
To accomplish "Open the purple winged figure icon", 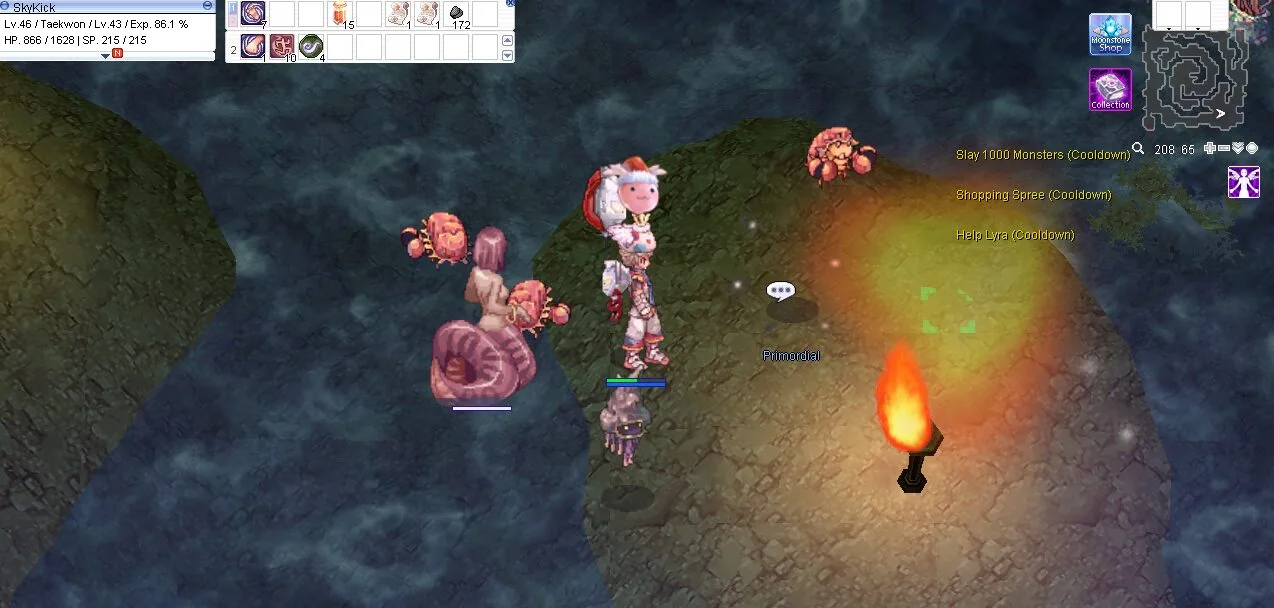I will click(x=1244, y=182).
